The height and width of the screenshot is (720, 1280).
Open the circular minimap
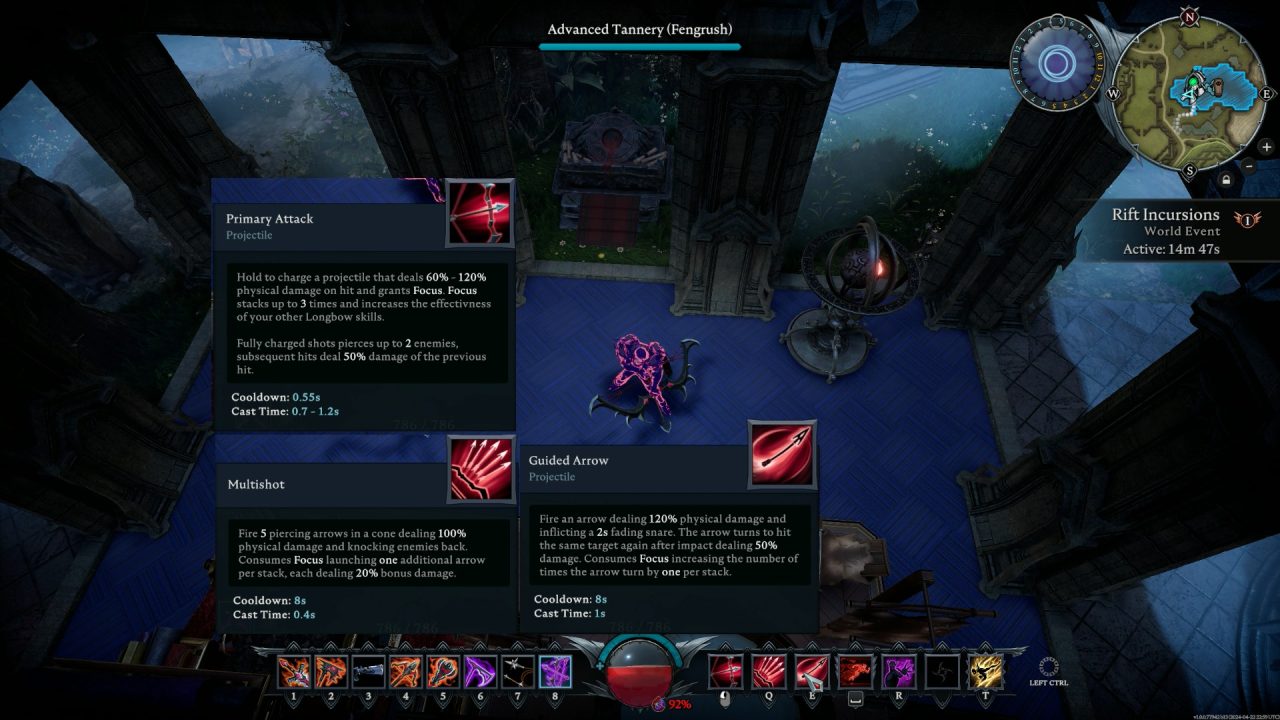pyautogui.click(x=1189, y=92)
